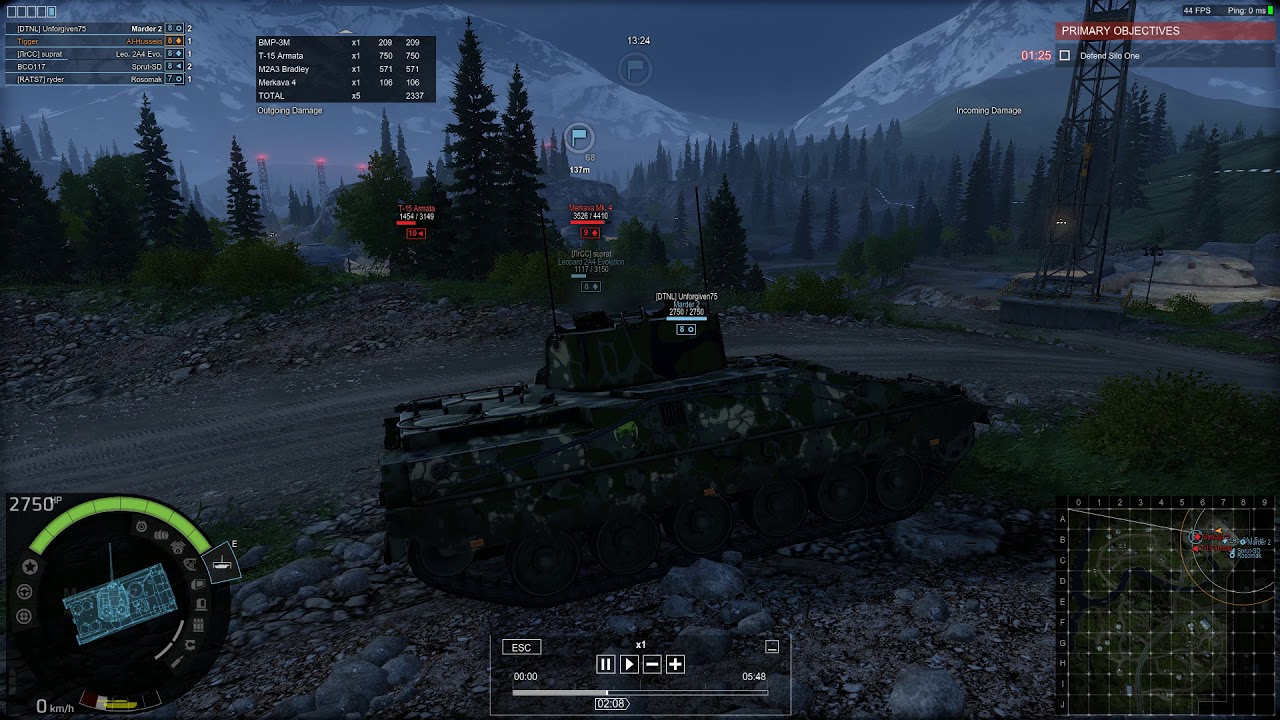This screenshot has width=1280, height=720.
Task: Click the replay timeline progress bar
Action: tap(640, 691)
